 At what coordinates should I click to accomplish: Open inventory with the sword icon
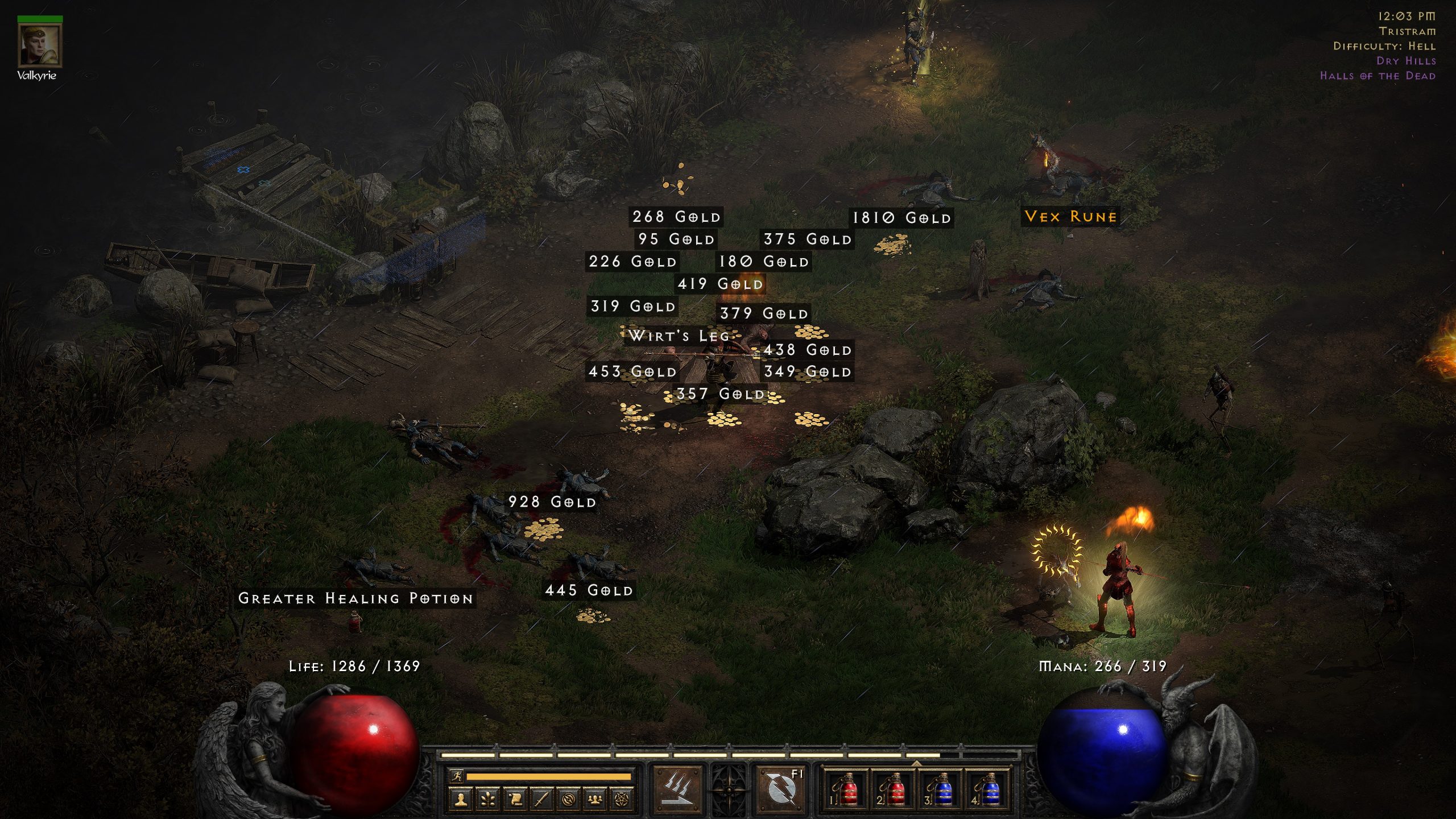[x=541, y=799]
